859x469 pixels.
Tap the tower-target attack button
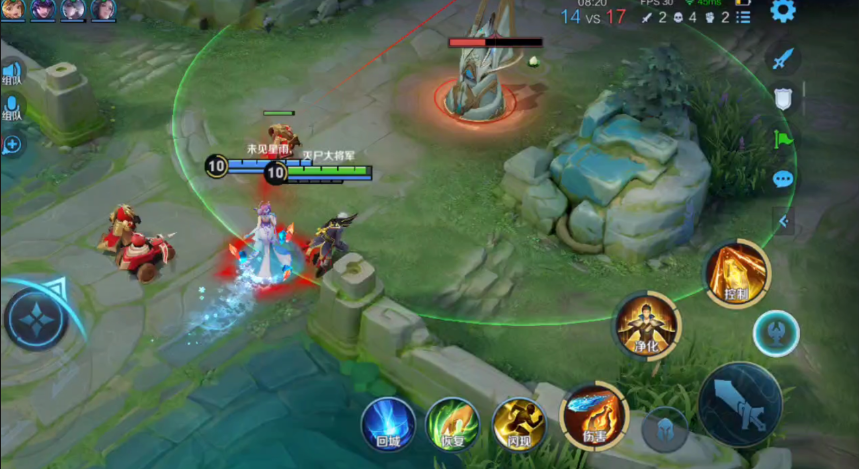pos(775,332)
